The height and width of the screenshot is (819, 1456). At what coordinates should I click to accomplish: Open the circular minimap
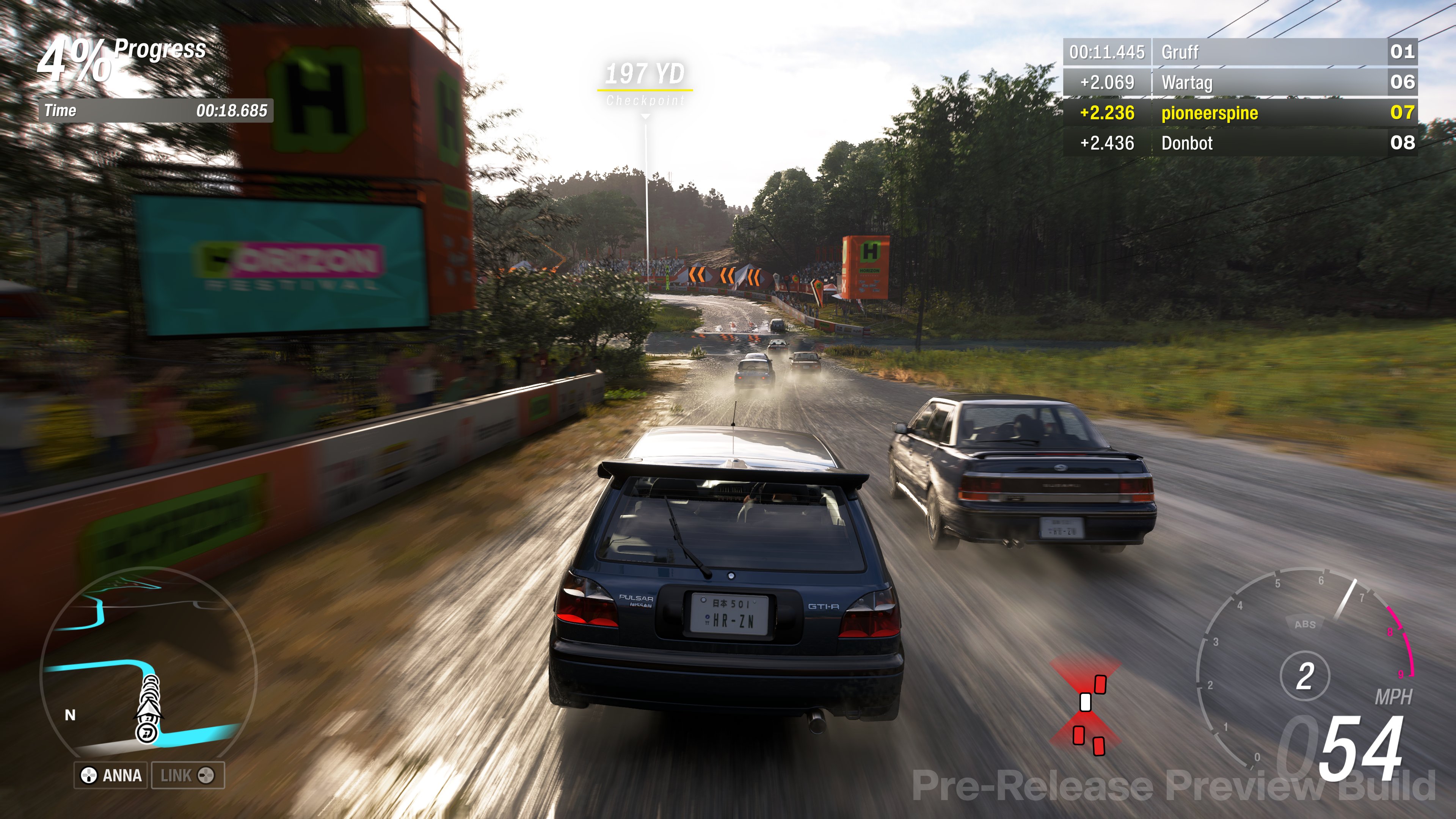click(148, 664)
